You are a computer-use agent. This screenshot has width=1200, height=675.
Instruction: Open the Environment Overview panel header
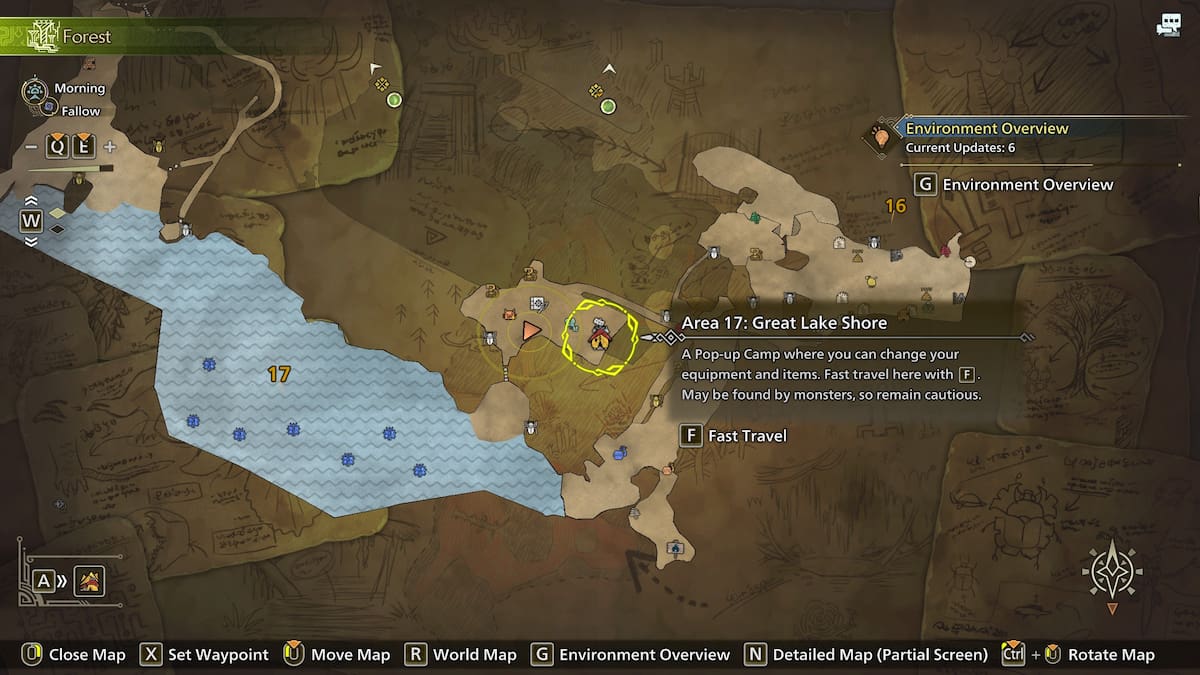point(986,128)
